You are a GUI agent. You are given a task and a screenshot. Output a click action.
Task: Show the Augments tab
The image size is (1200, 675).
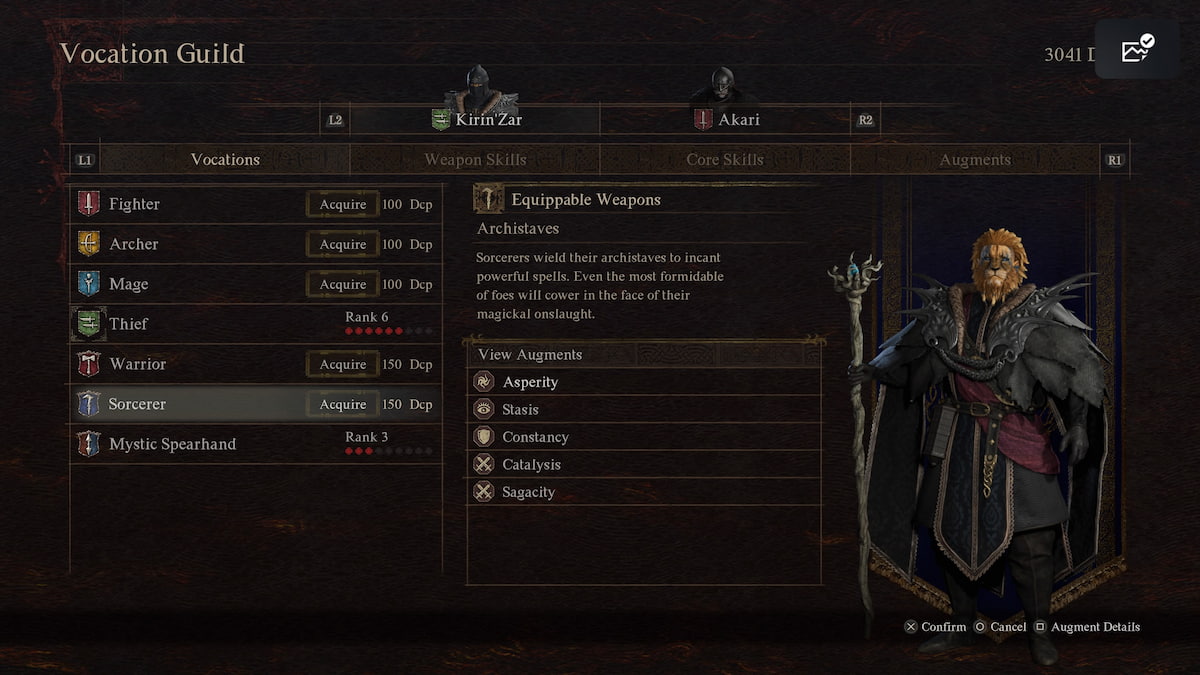tap(975, 160)
